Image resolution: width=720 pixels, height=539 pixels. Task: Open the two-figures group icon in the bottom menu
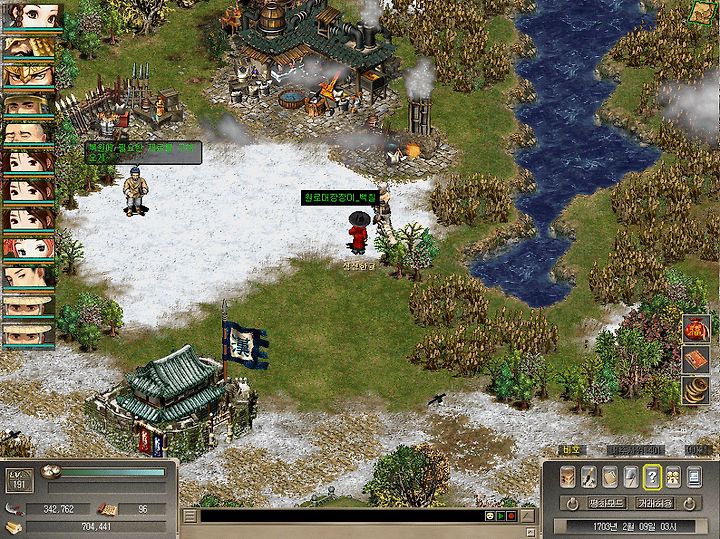[672, 477]
